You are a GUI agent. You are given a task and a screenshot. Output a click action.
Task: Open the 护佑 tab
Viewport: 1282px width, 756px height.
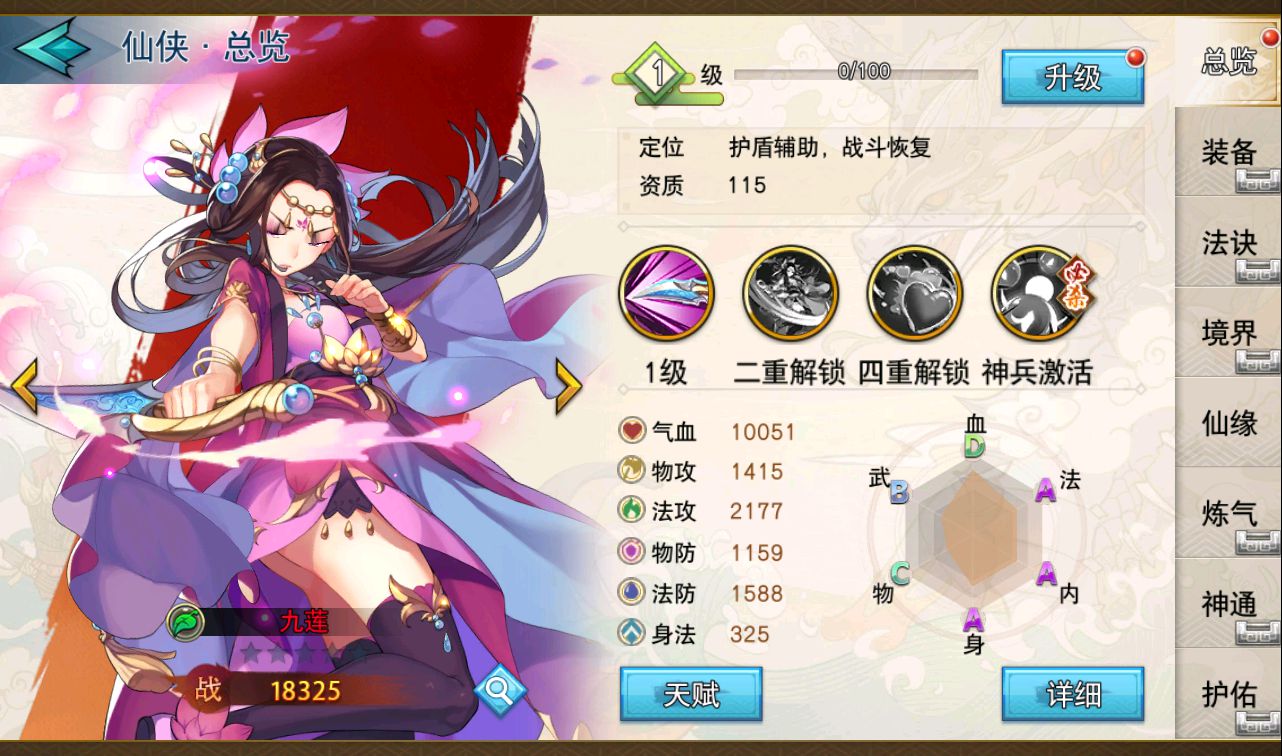tap(1228, 694)
